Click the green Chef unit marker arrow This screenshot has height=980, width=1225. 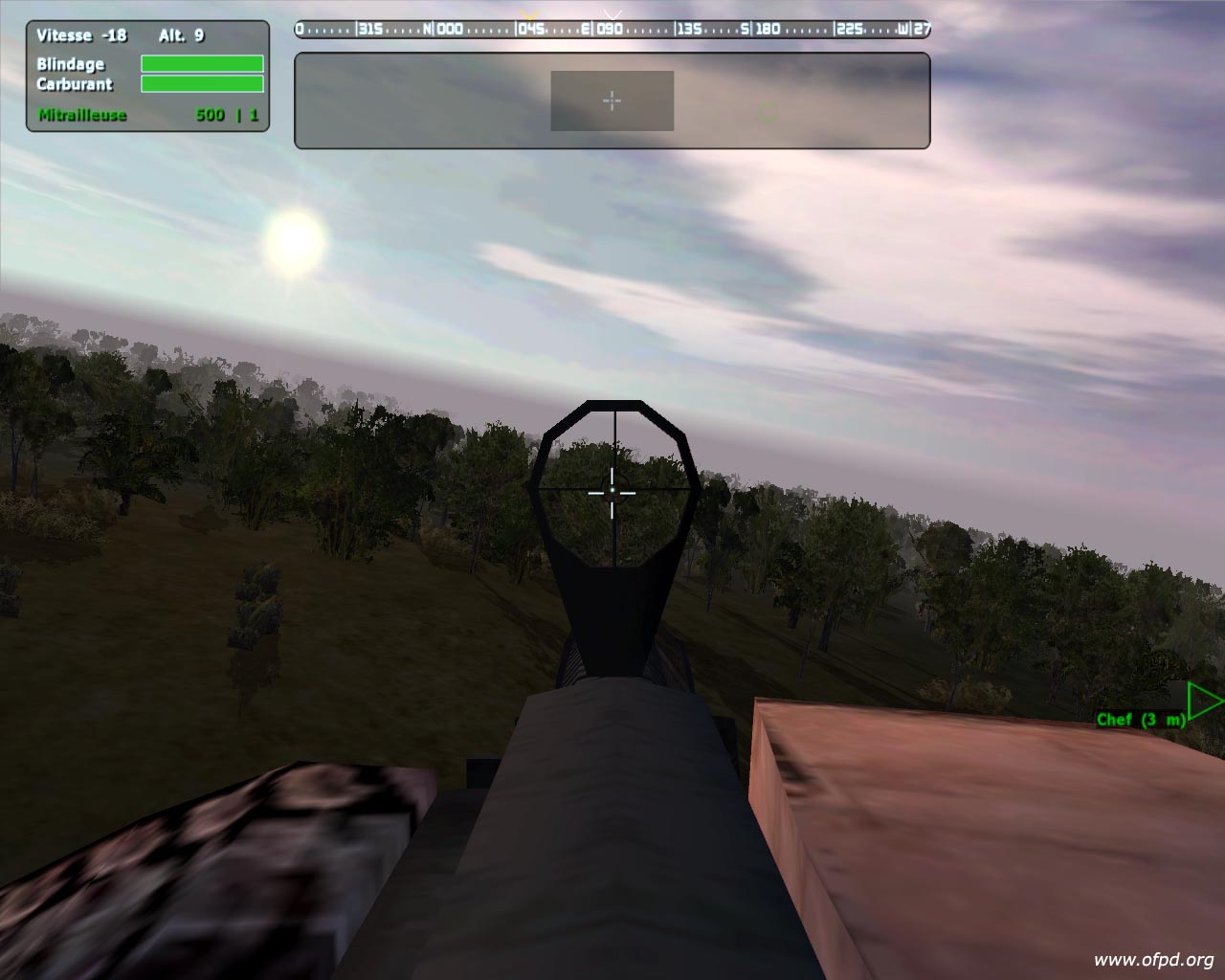point(1204,702)
